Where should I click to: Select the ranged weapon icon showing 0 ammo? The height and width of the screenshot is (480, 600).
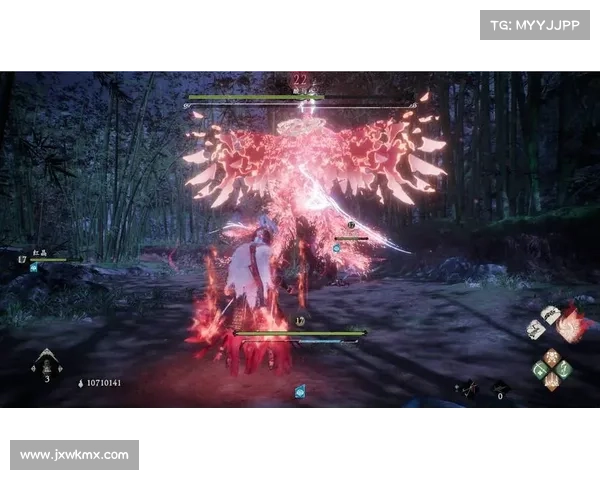click(x=500, y=388)
